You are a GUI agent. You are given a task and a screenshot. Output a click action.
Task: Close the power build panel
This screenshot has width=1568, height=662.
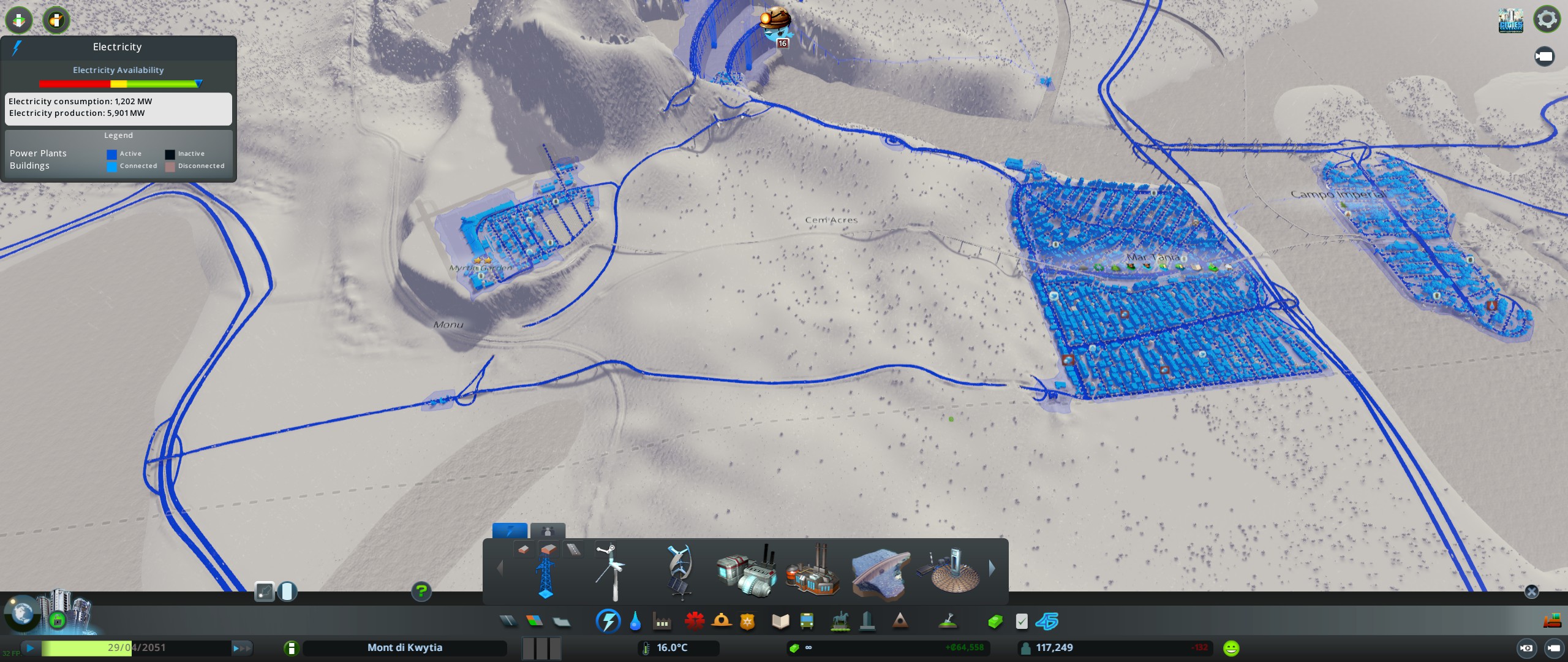click(x=1531, y=592)
